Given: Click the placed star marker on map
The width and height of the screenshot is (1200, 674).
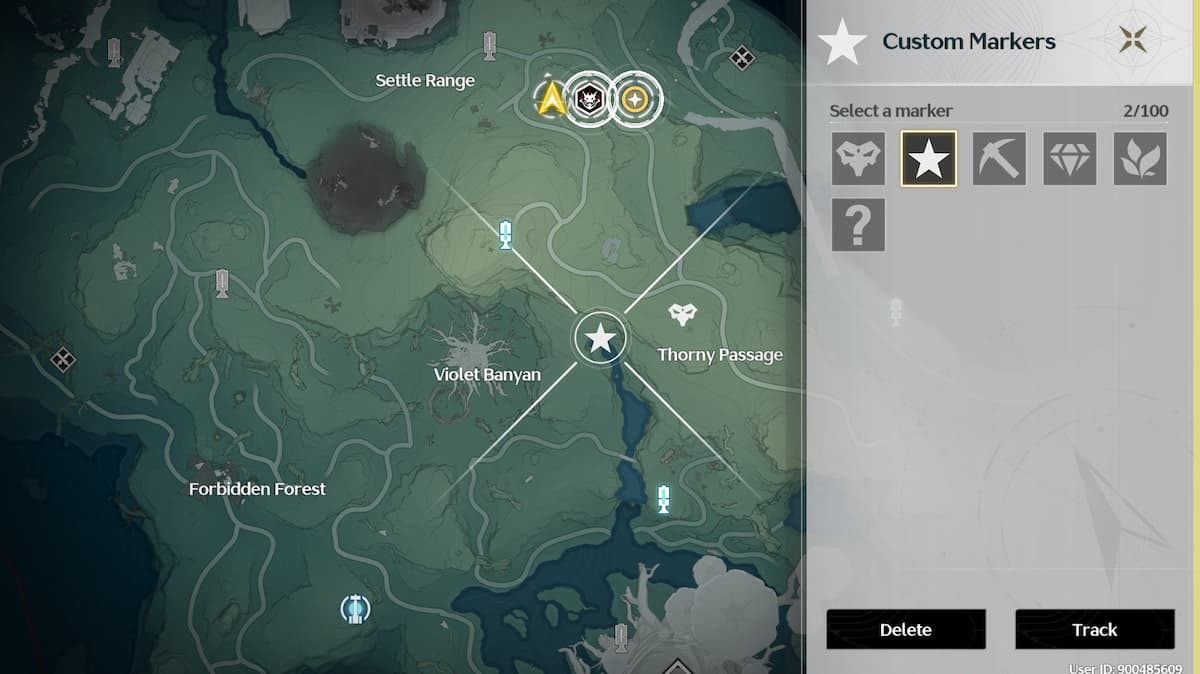Looking at the screenshot, I should (x=600, y=339).
